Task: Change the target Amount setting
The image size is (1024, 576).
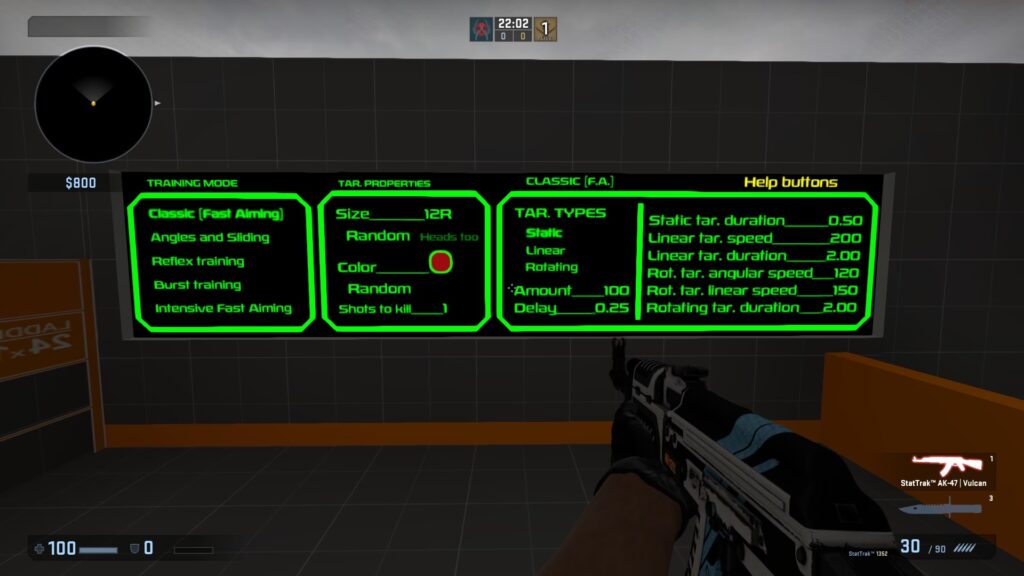Action: [x=571, y=290]
